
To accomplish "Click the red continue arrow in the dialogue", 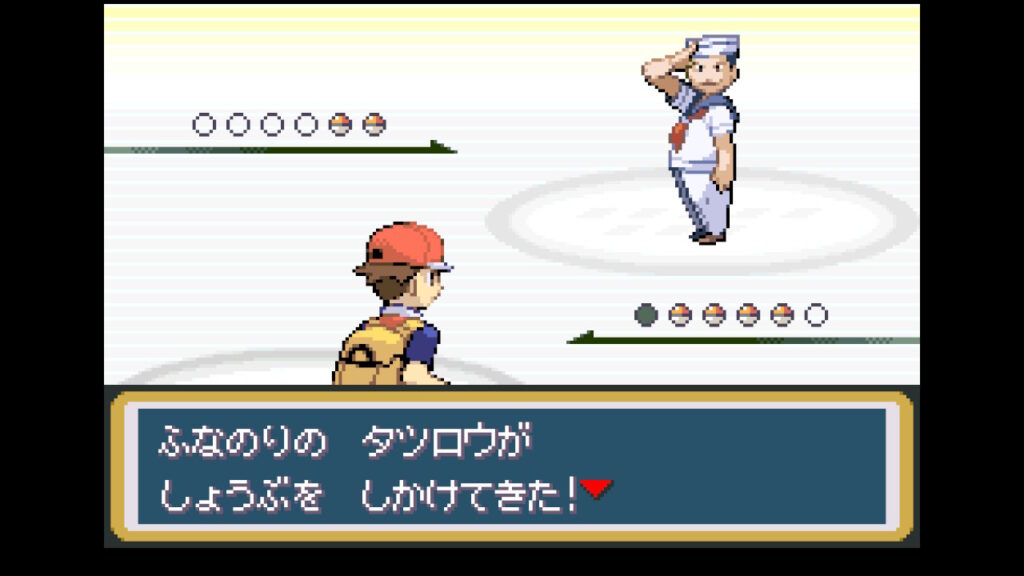I will pos(596,488).
